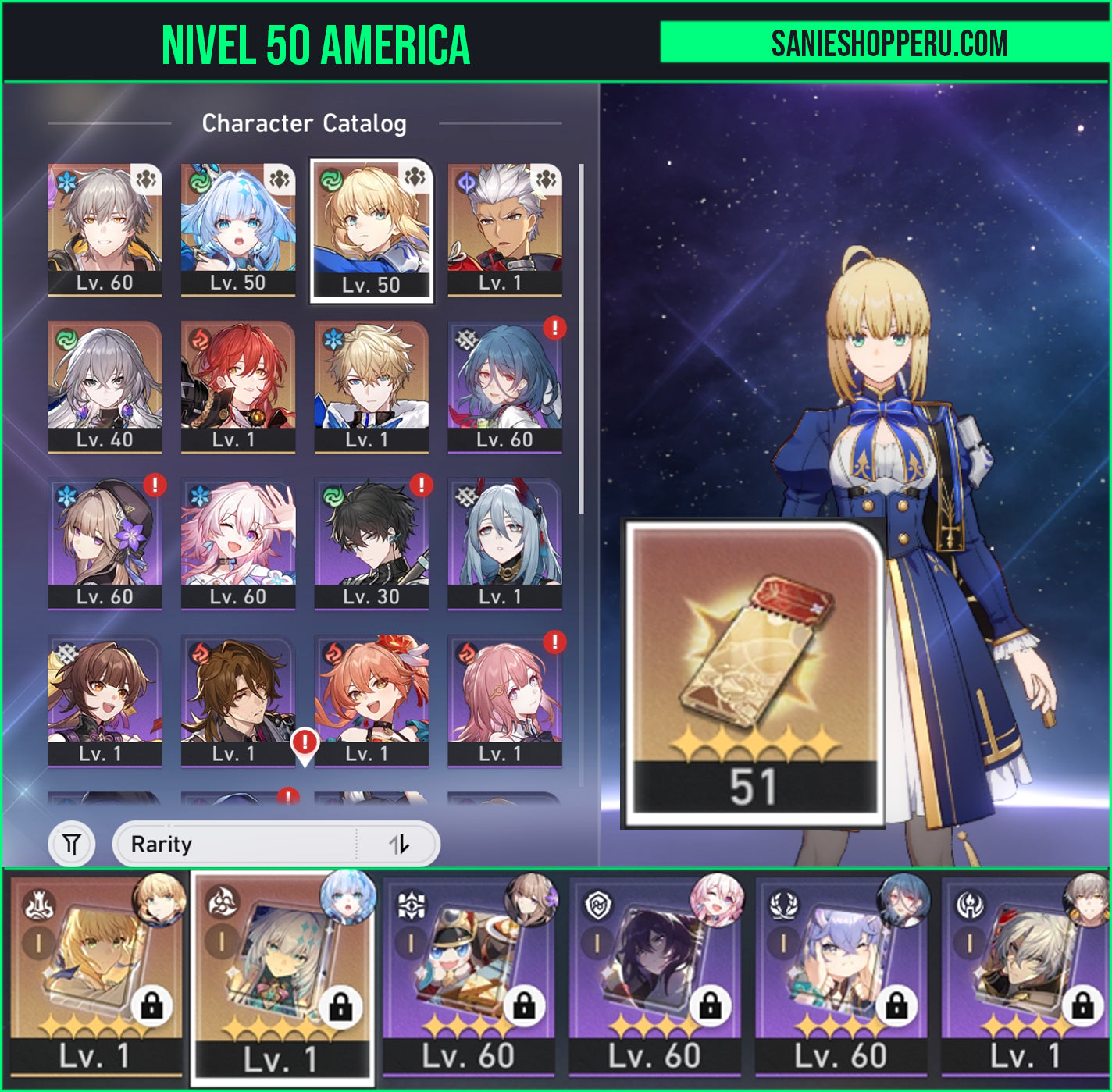Select the pink-haired March 7th Lv. 60 portrait
This screenshot has width=1112, height=1092.
coord(238,543)
